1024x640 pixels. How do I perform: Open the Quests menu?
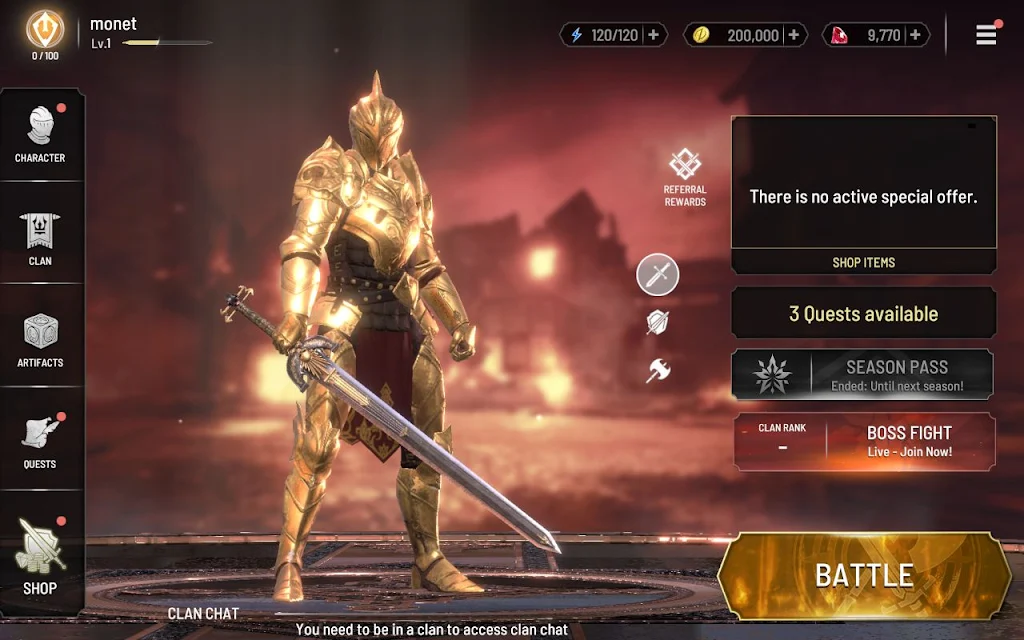40,441
